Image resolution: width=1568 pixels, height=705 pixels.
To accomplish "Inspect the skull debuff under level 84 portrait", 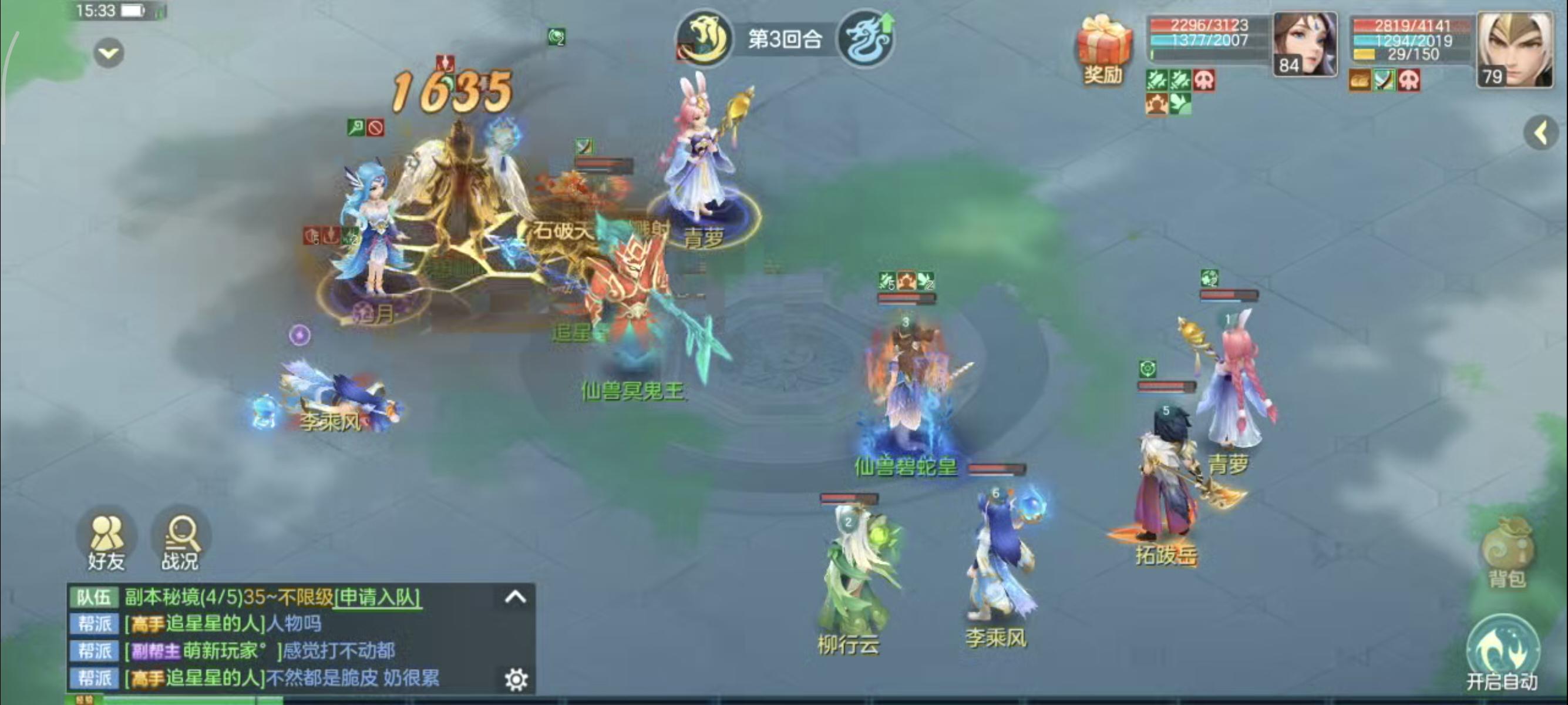I will (x=1204, y=82).
